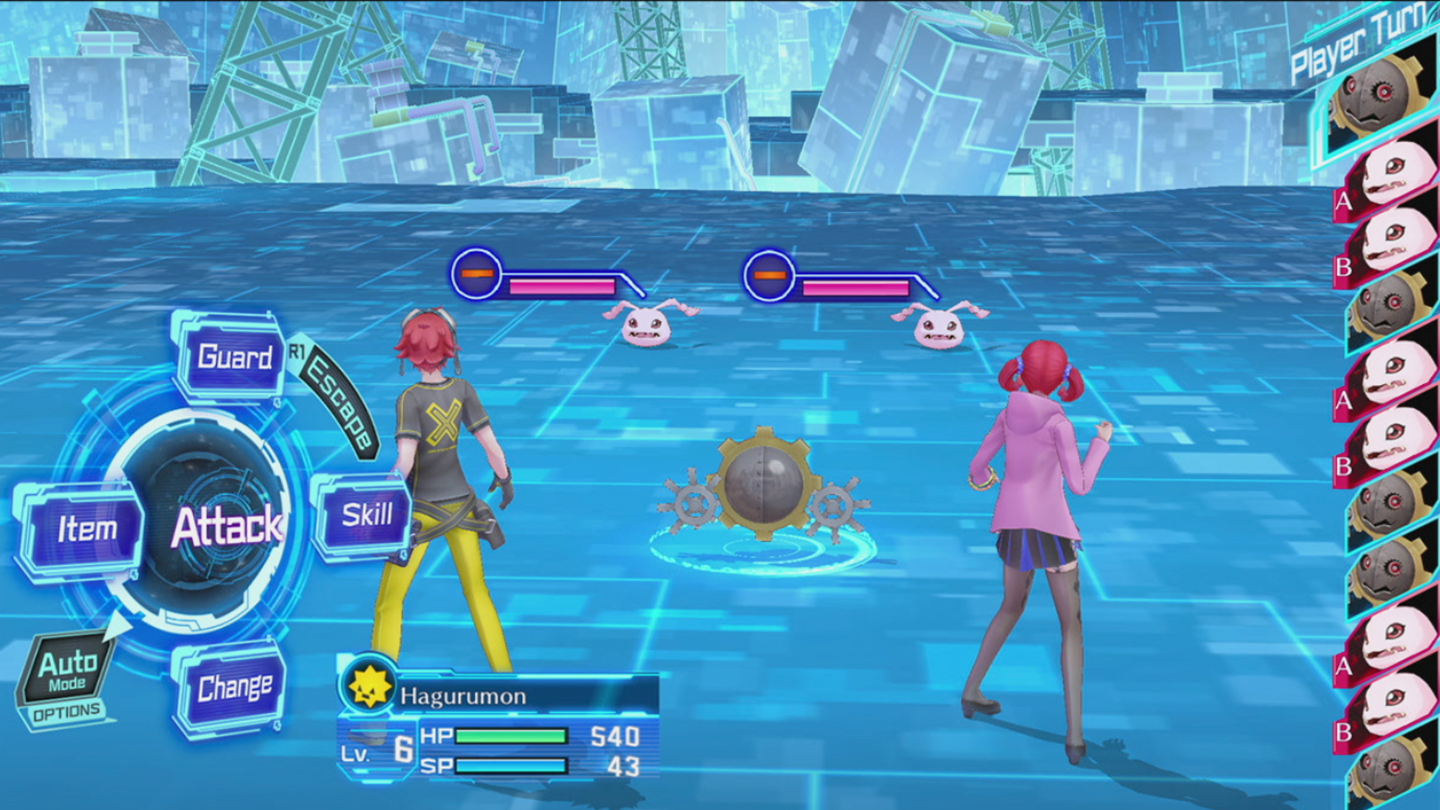The width and height of the screenshot is (1440, 810).
Task: Select the Change command
Action: (234, 688)
